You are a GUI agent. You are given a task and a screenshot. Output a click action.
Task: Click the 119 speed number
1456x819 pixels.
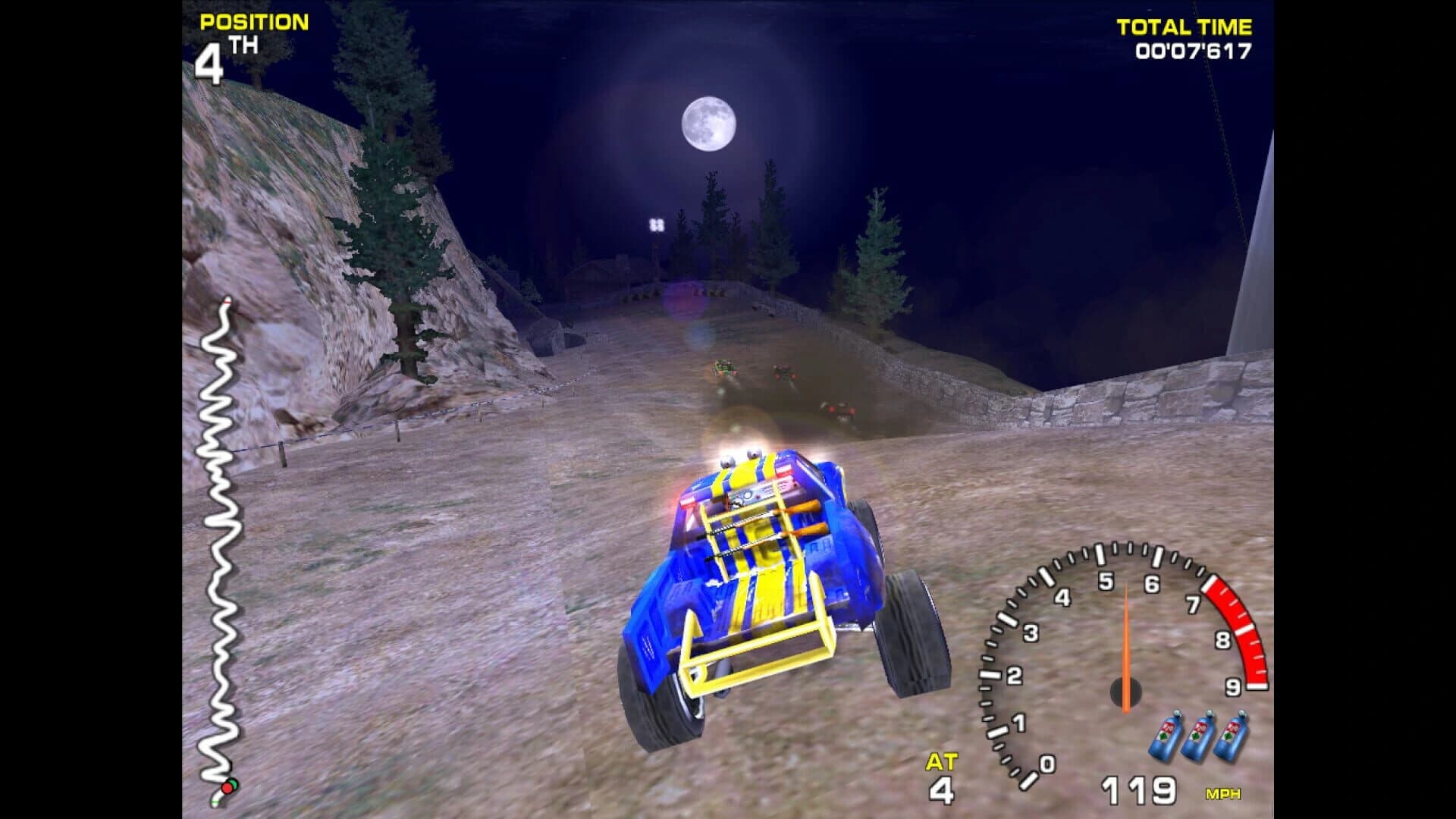[x=1141, y=792]
